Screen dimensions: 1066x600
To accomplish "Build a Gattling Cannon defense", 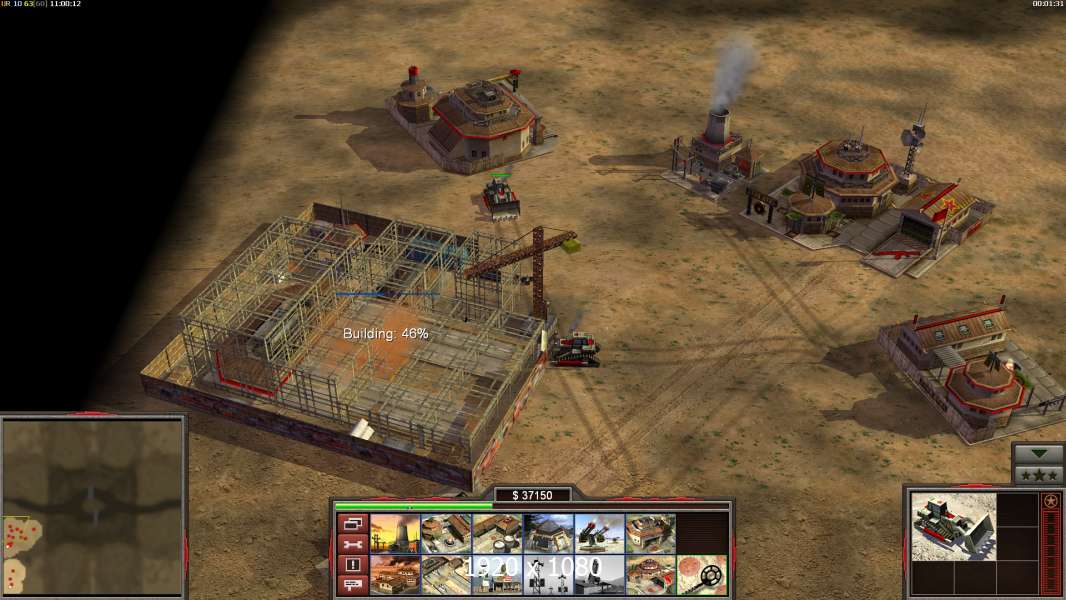I will click(599, 533).
